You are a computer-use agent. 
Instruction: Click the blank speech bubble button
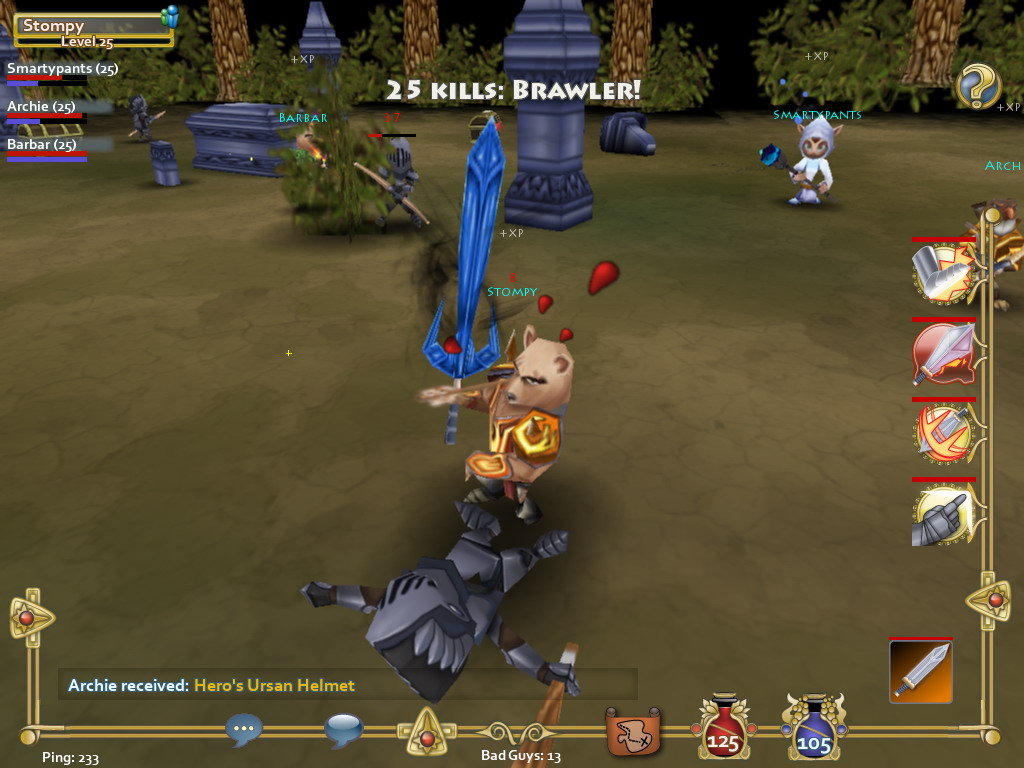[343, 730]
